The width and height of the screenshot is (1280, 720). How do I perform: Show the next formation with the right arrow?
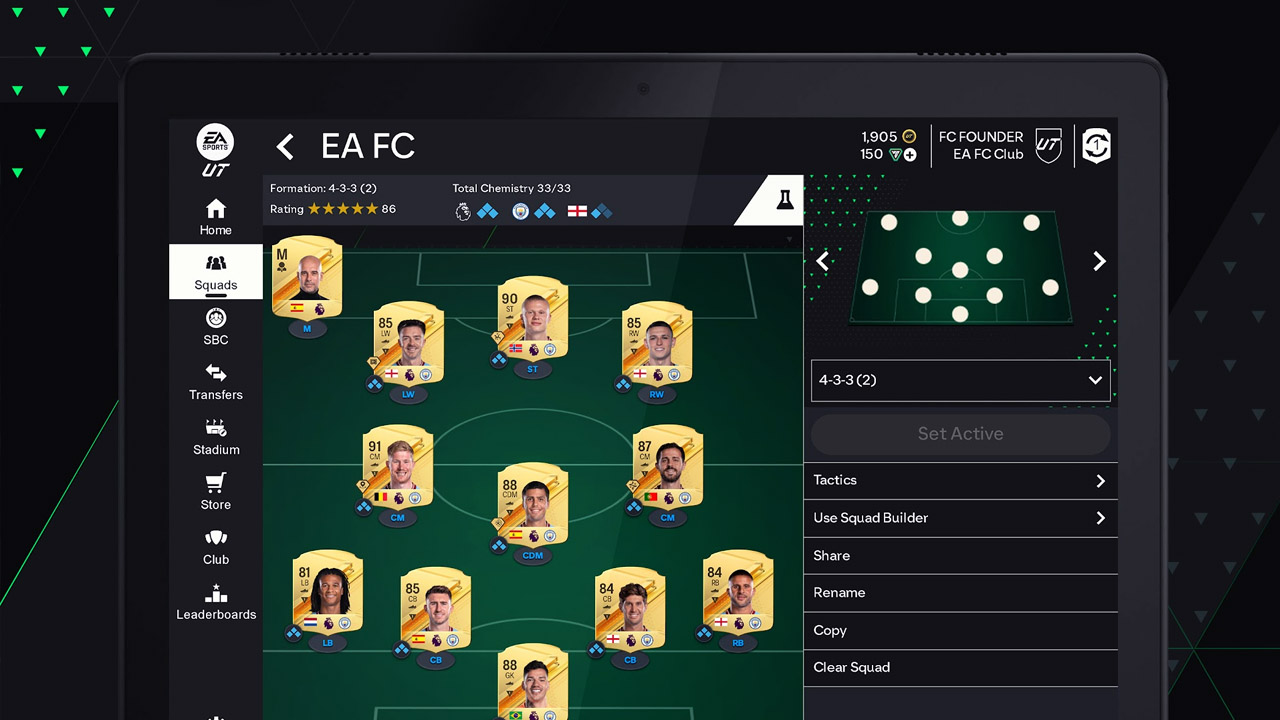1099,262
